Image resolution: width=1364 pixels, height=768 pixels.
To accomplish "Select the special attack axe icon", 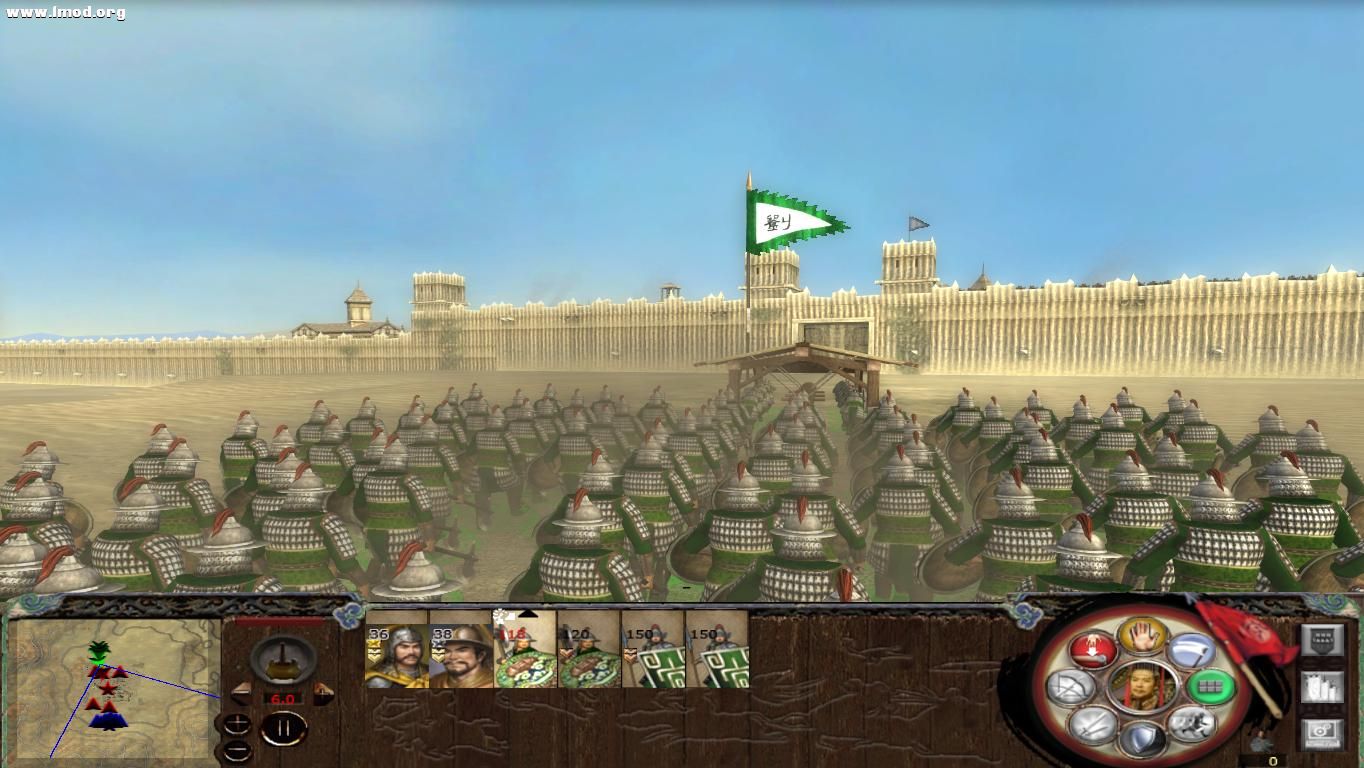I will tap(1191, 652).
